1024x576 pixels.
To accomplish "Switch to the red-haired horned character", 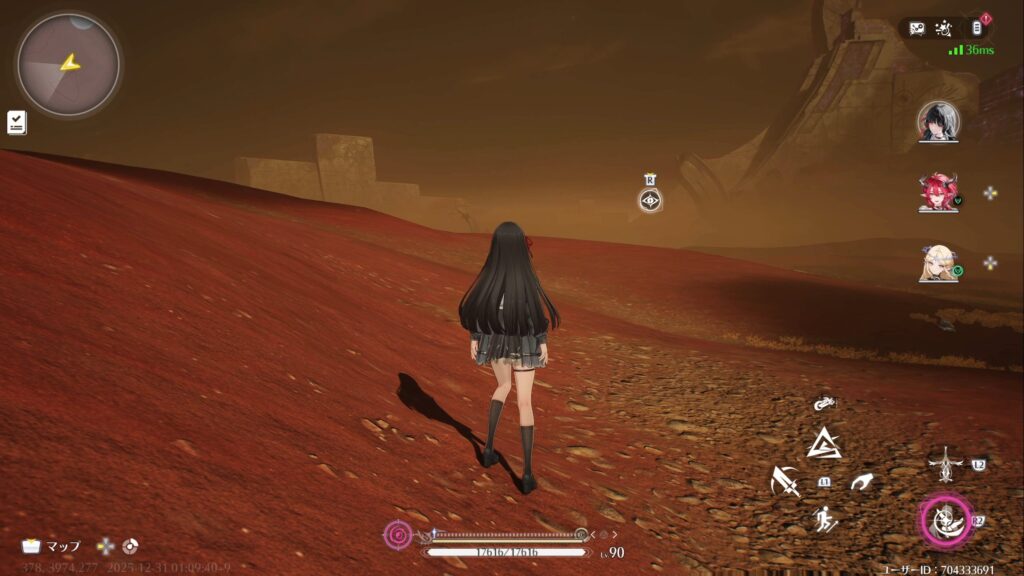I will (938, 192).
